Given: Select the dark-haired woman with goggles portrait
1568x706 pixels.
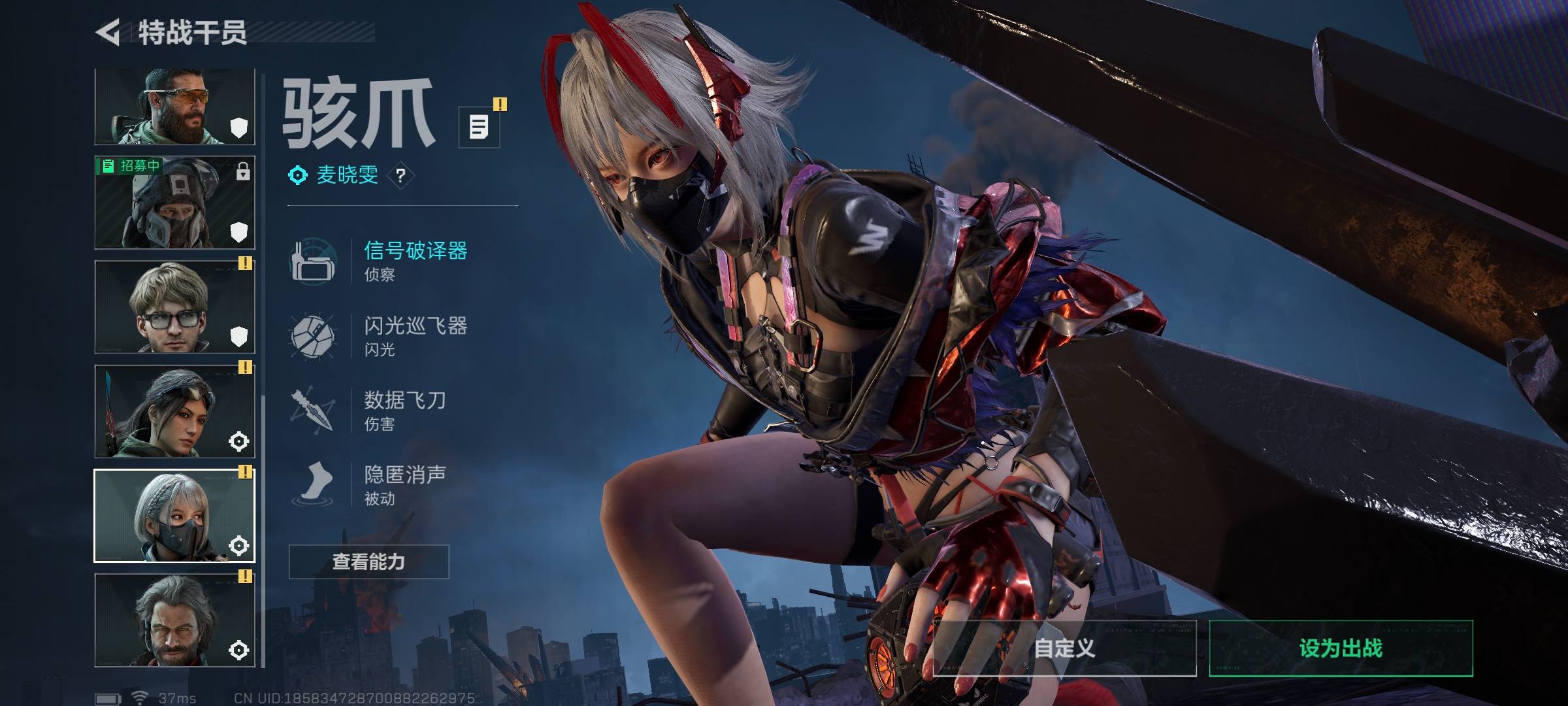Looking at the screenshot, I should (174, 411).
